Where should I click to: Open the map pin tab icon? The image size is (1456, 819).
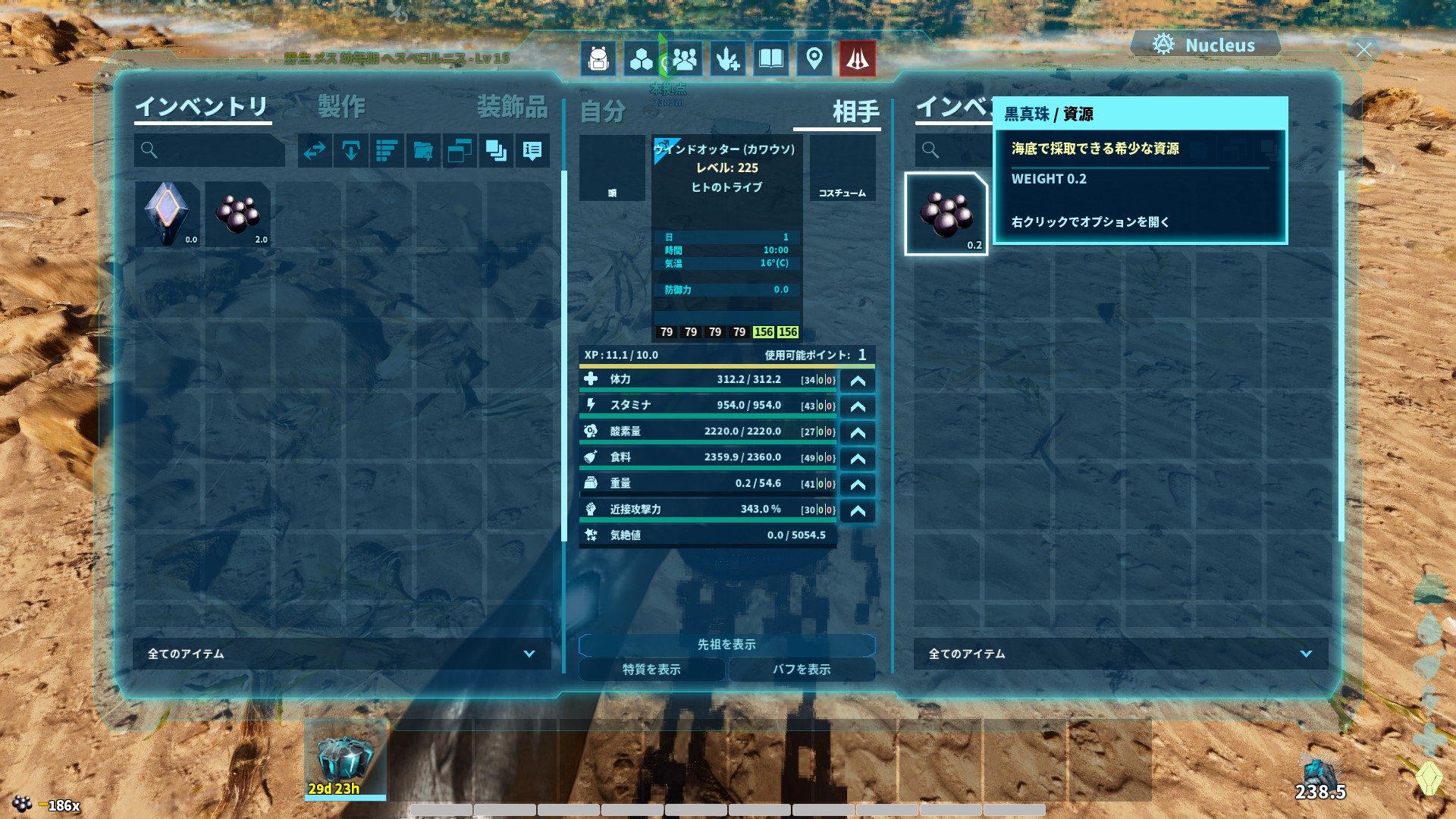click(x=814, y=58)
